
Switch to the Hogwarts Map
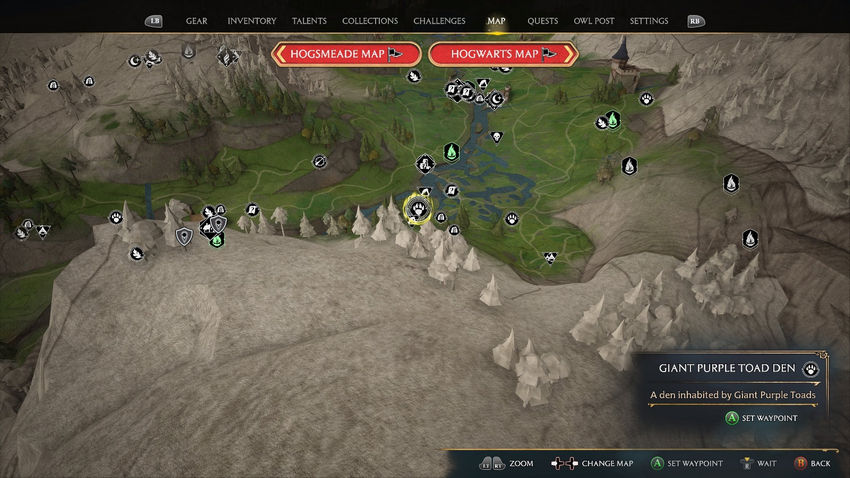pos(503,54)
